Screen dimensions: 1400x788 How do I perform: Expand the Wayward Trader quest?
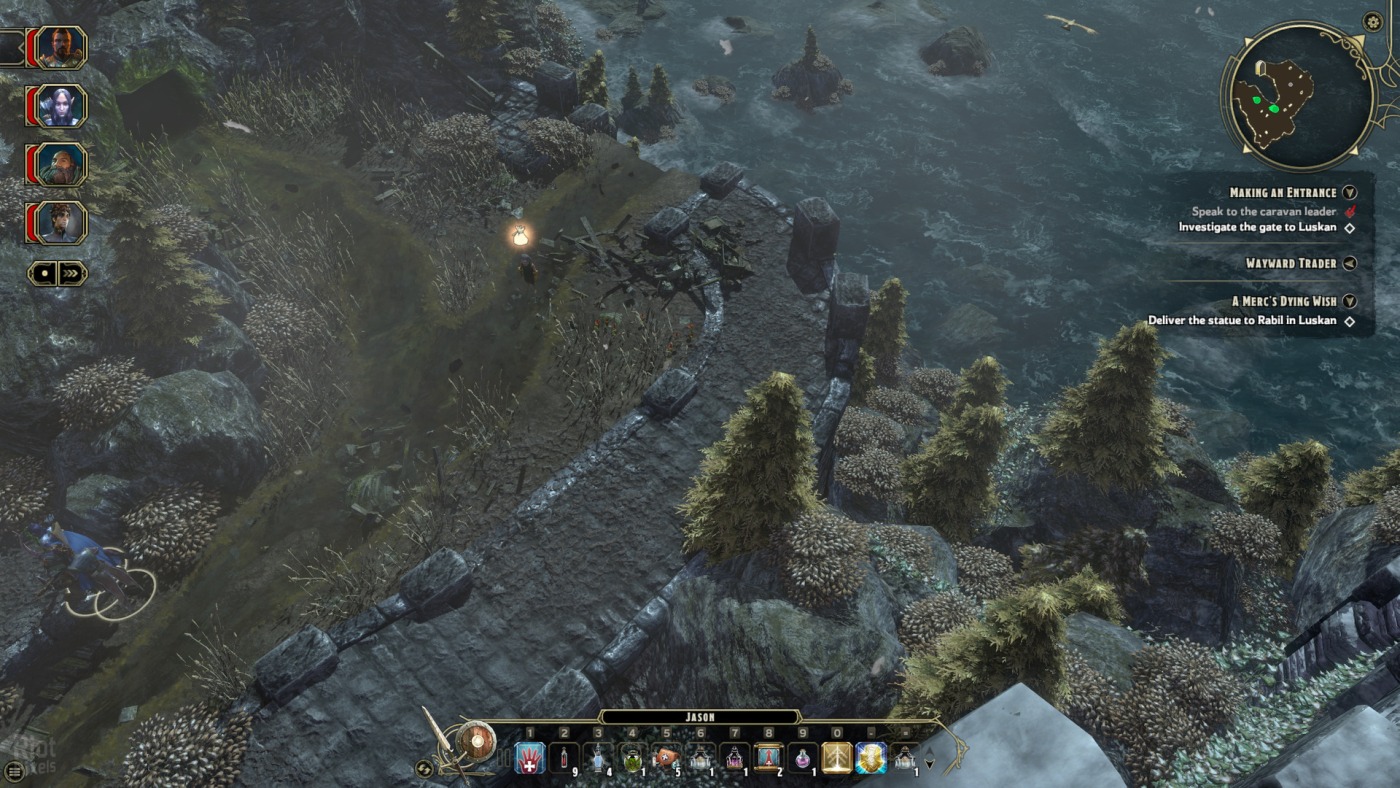coord(1349,263)
